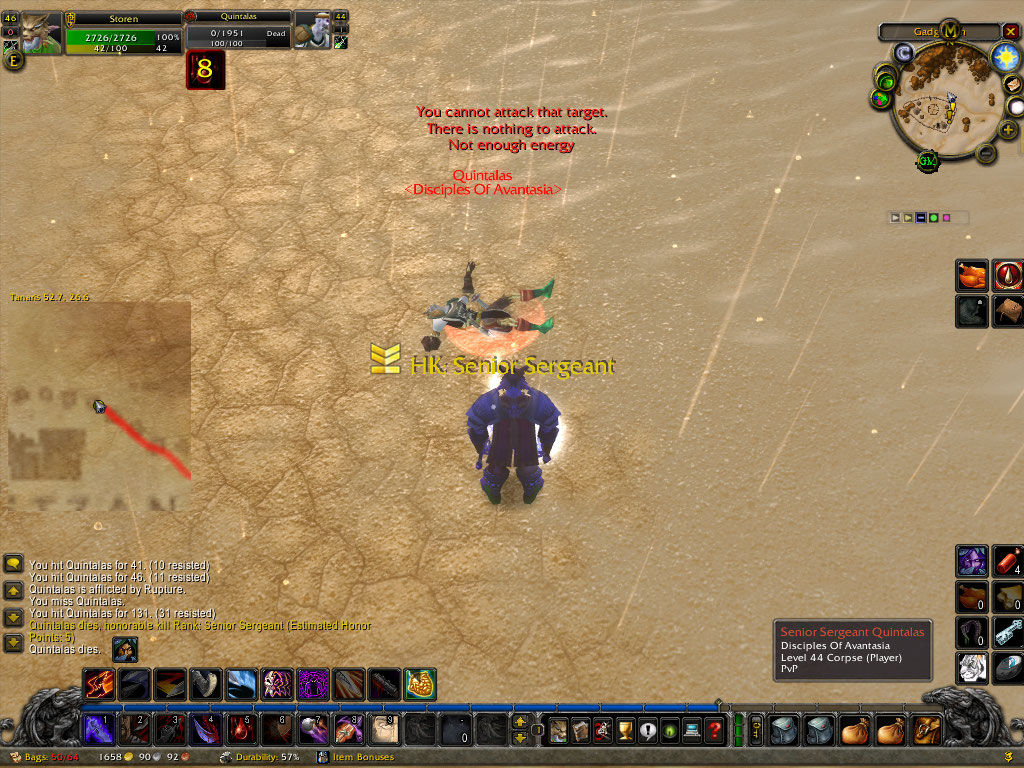
Task: Click the sun day-night indicator
Action: point(1005,58)
